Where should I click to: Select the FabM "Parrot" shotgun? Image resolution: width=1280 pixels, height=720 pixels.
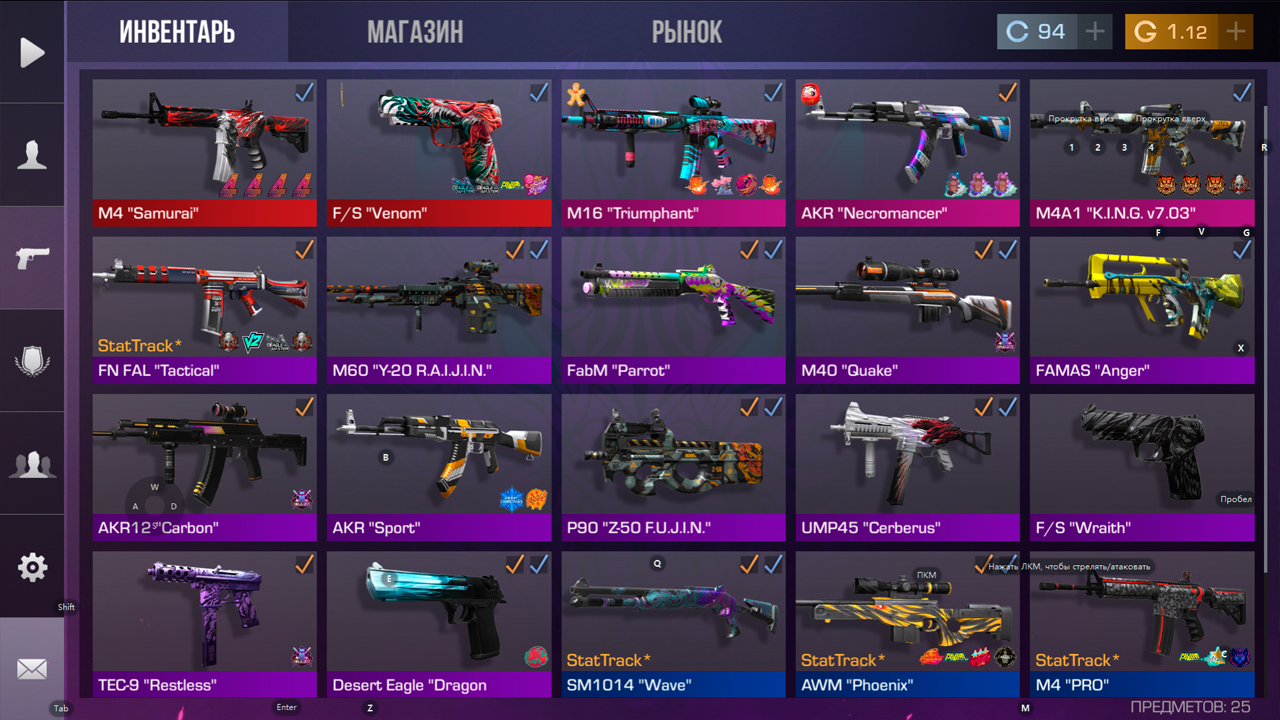pyautogui.click(x=673, y=309)
